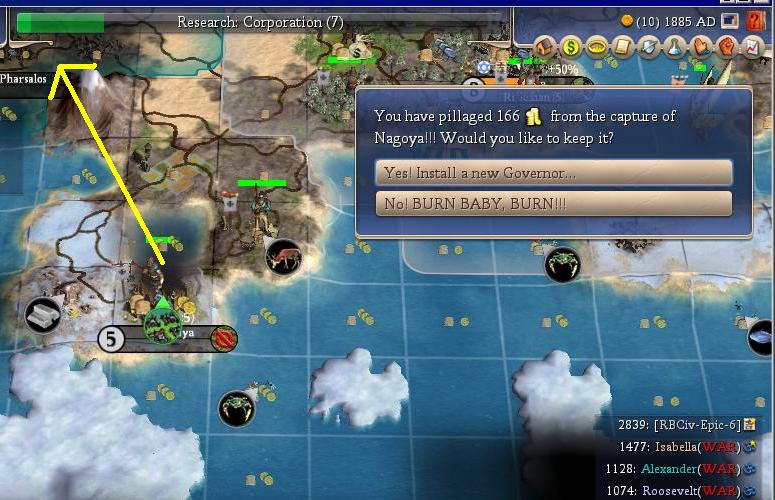Open the Military Advisor shield icon
The height and width of the screenshot is (500, 775).
pos(649,46)
